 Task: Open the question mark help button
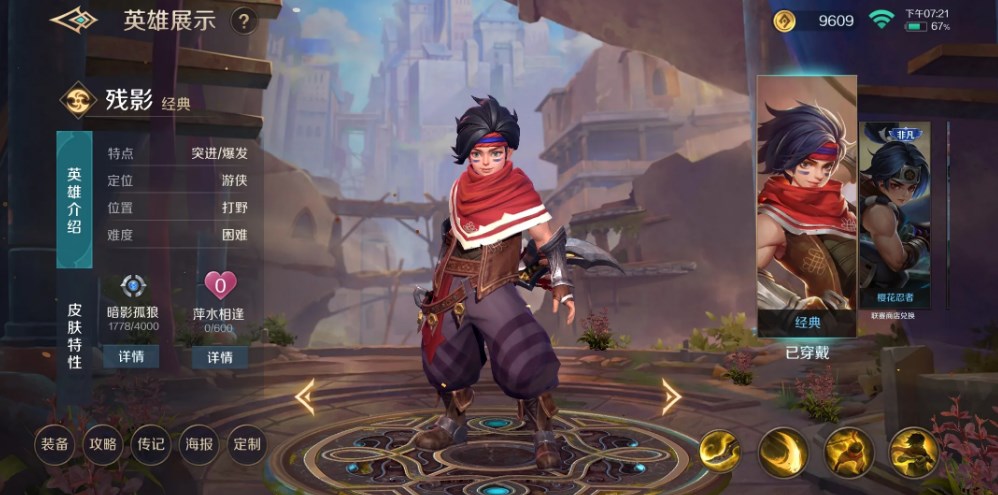tap(243, 21)
